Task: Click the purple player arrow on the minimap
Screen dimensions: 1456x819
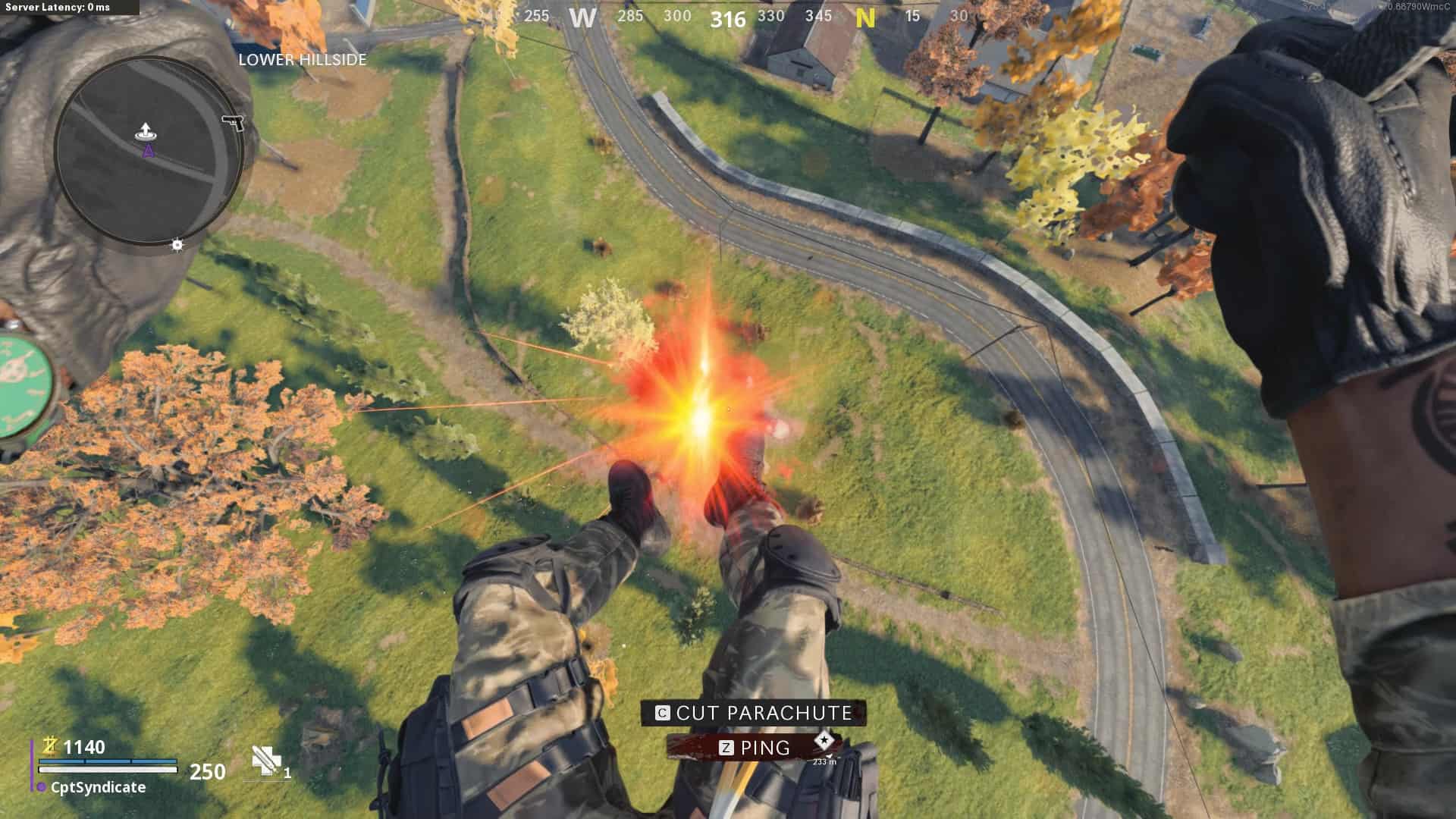Action: point(149,151)
